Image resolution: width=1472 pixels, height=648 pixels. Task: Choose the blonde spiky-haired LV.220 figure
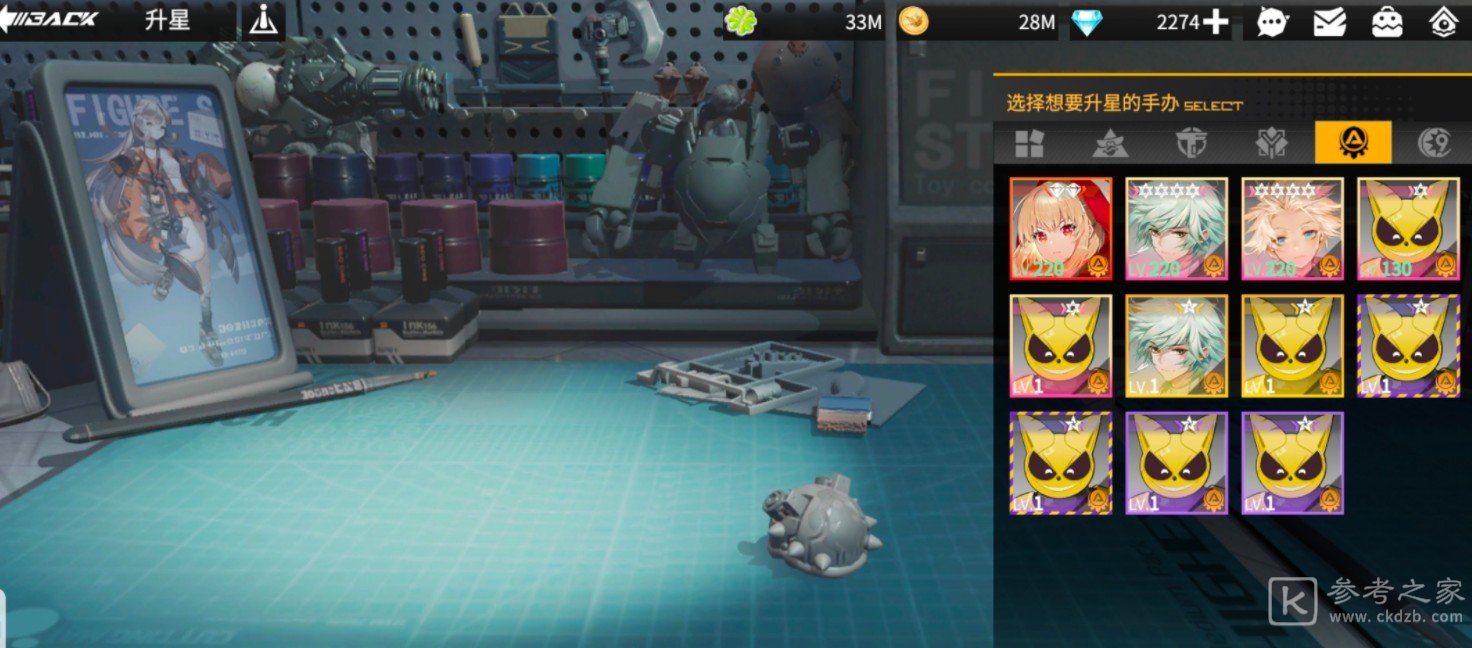1293,229
